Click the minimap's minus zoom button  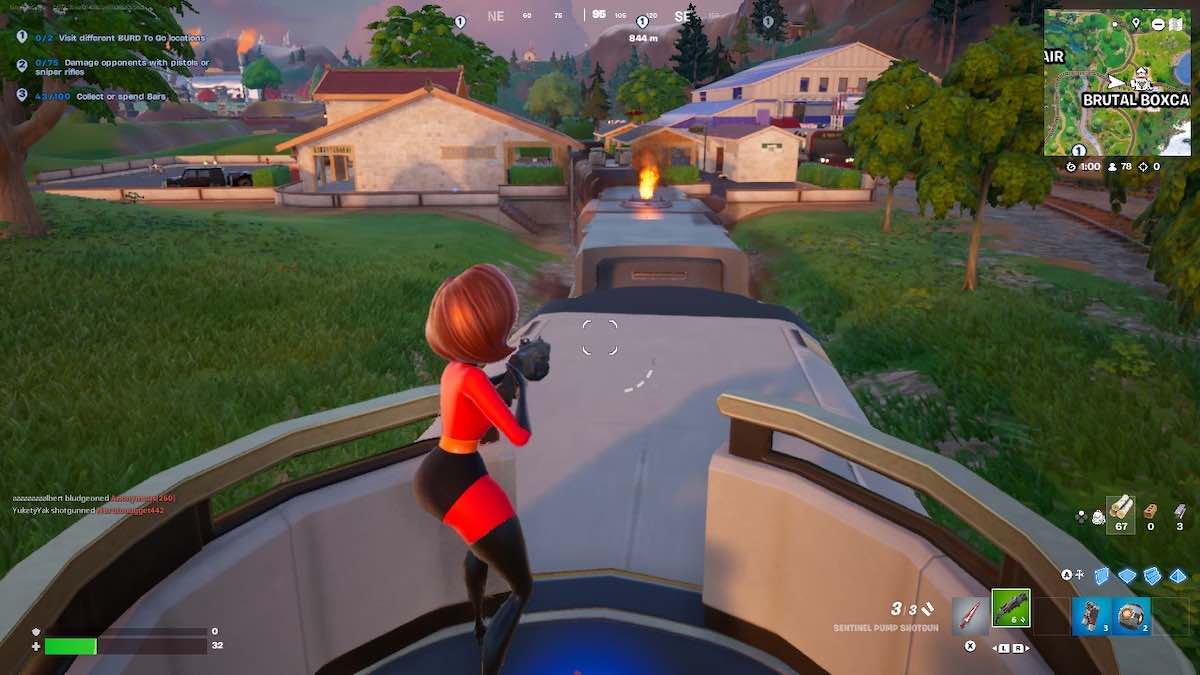pos(1157,23)
